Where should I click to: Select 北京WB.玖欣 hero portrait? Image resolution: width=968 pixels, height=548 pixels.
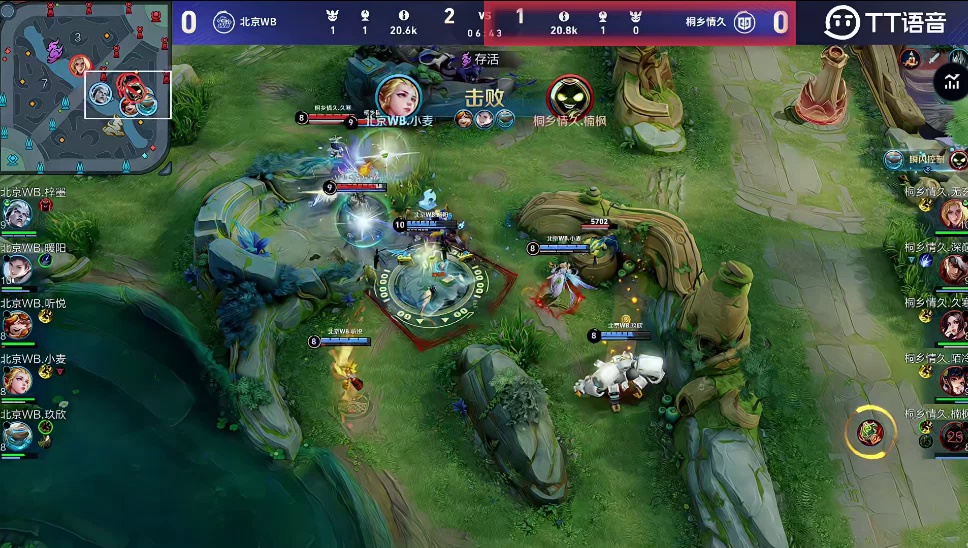pyautogui.click(x=17, y=434)
